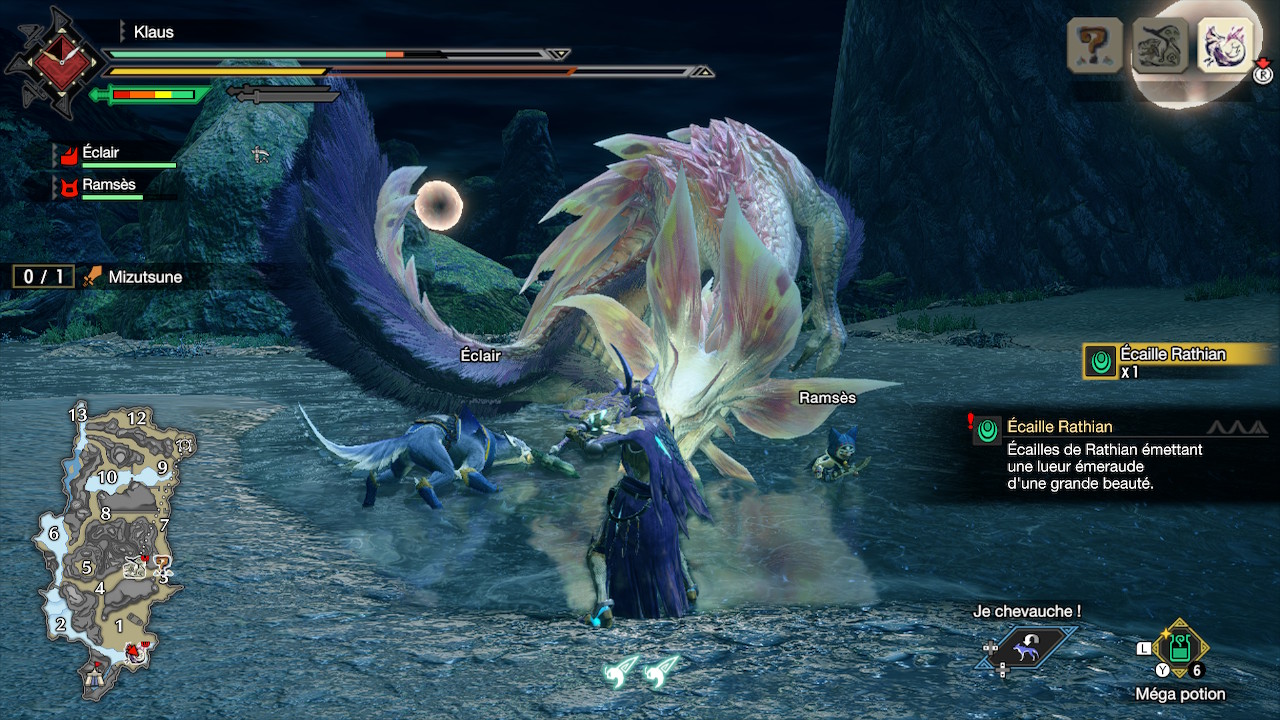Click the weapon emblem next to Klaus

(53, 61)
